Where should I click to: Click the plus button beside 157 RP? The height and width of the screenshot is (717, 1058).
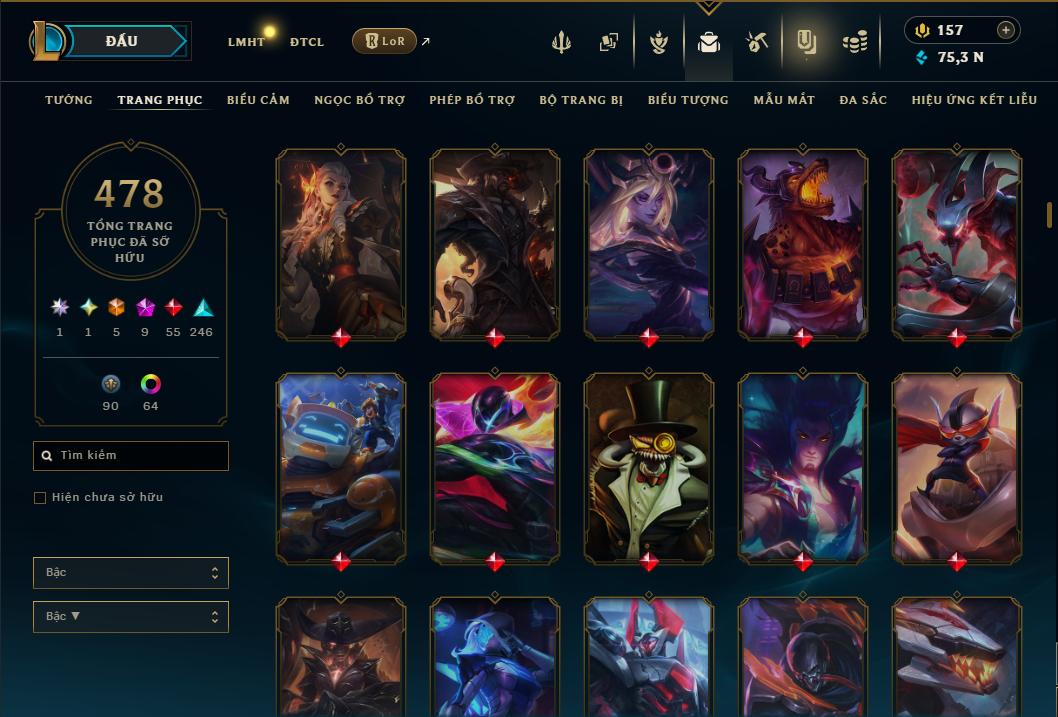pyautogui.click(x=1006, y=30)
